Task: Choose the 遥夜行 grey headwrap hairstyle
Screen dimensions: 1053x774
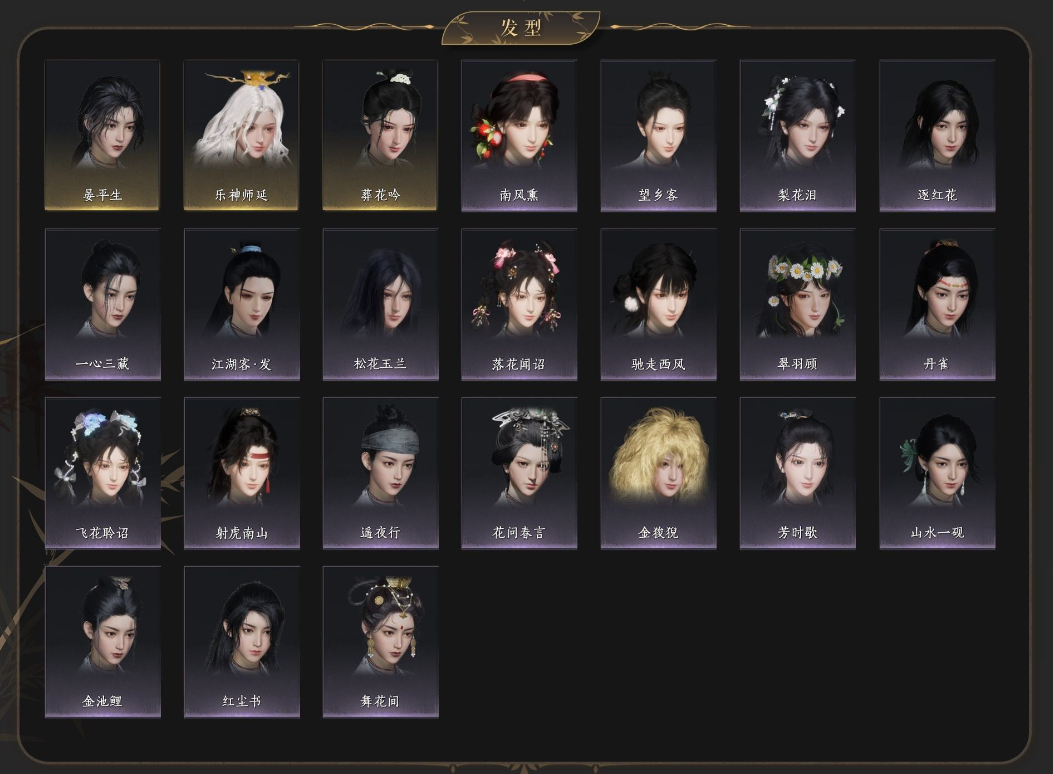Action: pyautogui.click(x=380, y=473)
